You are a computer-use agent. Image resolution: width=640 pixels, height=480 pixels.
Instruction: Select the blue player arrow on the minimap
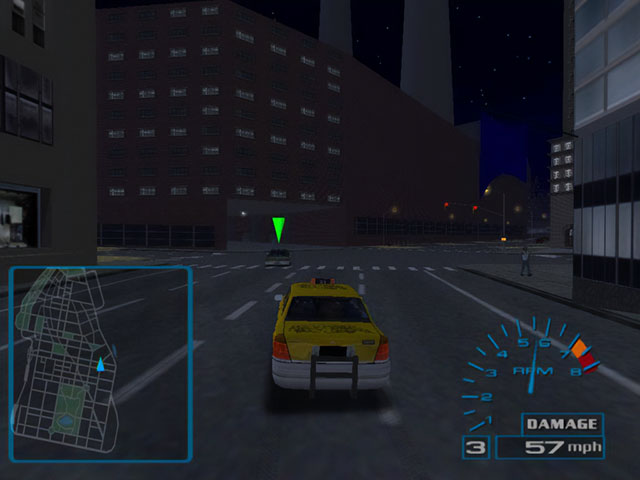[100, 367]
